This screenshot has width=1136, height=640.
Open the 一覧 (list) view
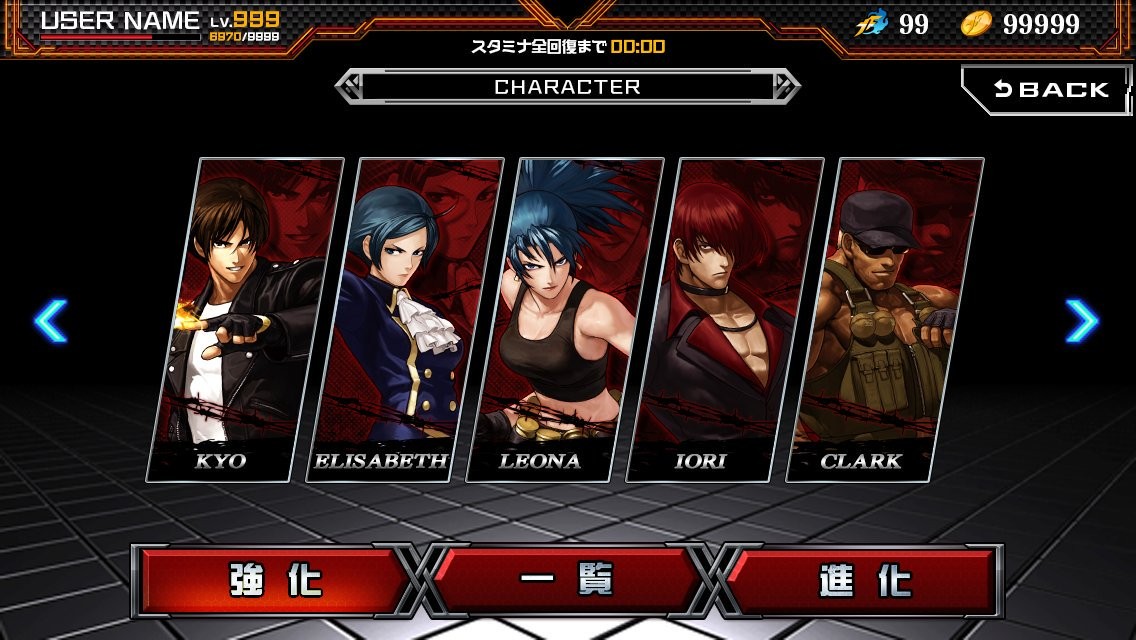[567, 581]
